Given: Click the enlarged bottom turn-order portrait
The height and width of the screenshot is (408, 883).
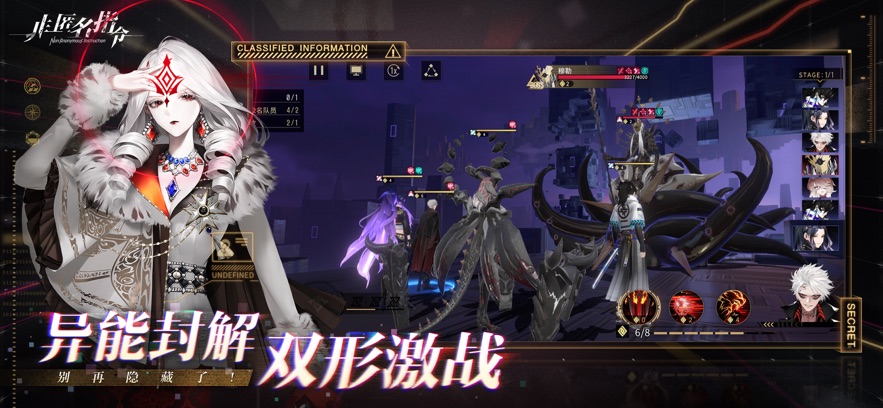Looking at the screenshot, I should pos(816,238).
